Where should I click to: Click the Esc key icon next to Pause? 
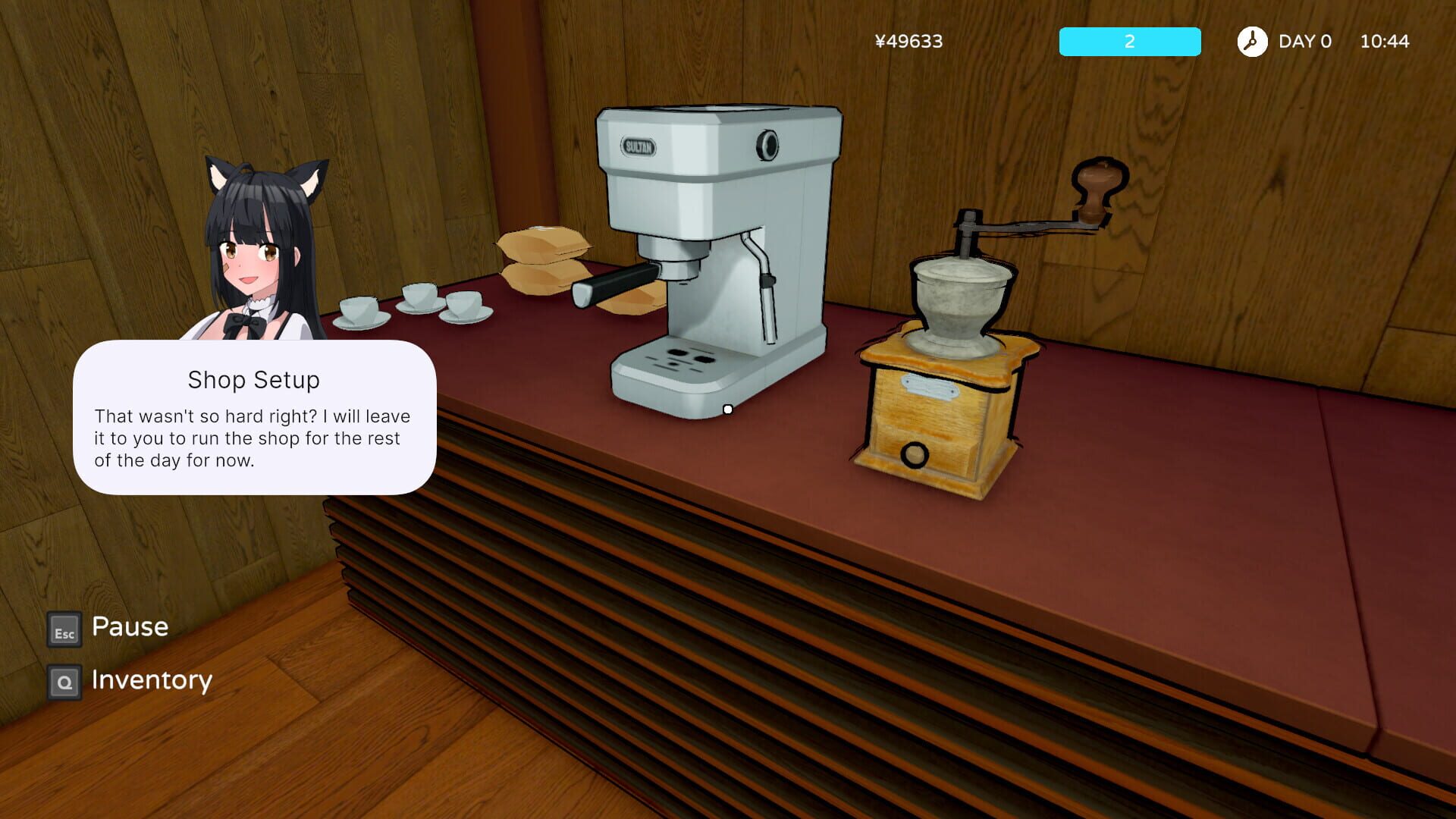click(x=64, y=629)
